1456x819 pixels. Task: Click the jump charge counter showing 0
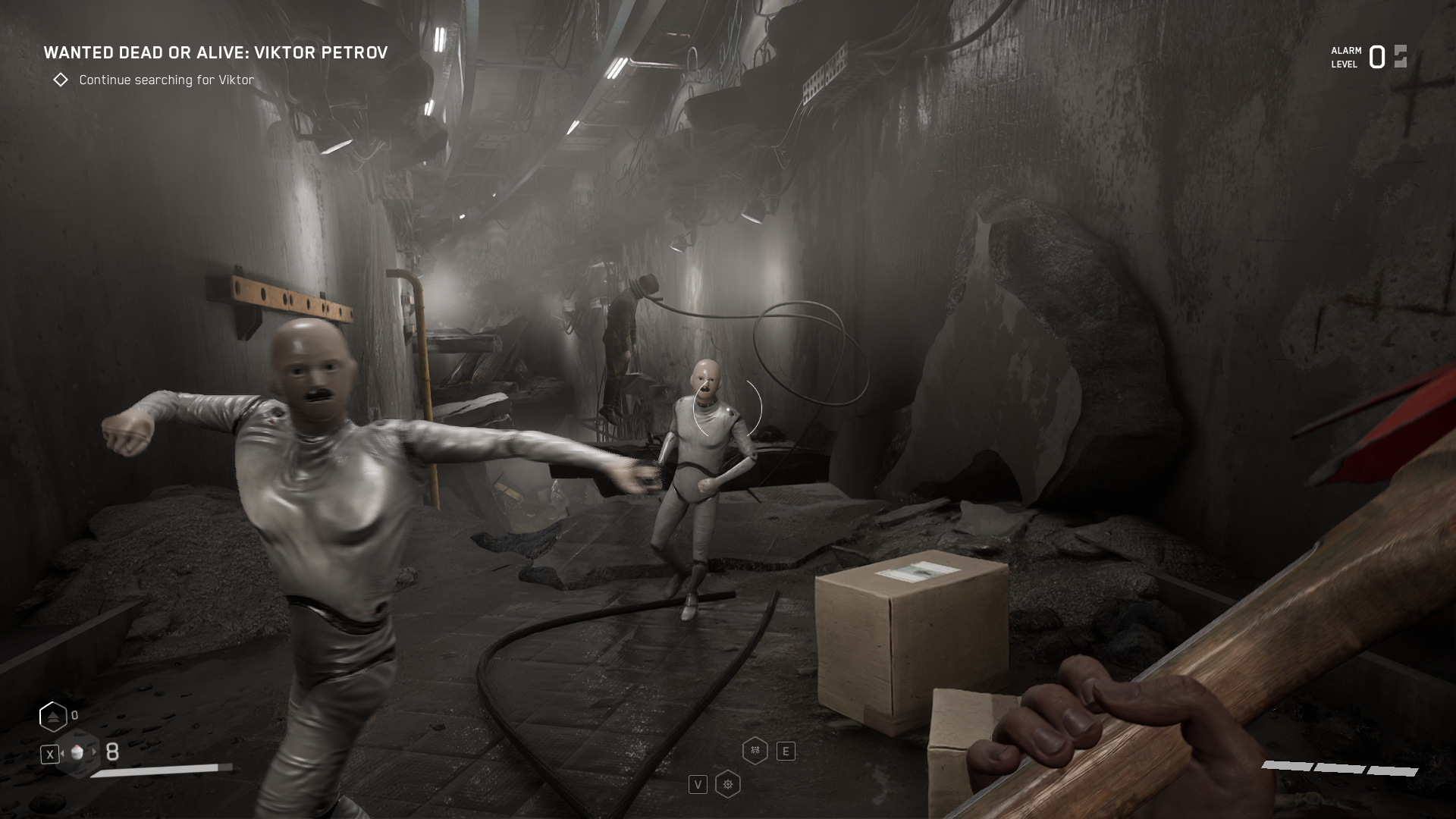click(x=74, y=716)
